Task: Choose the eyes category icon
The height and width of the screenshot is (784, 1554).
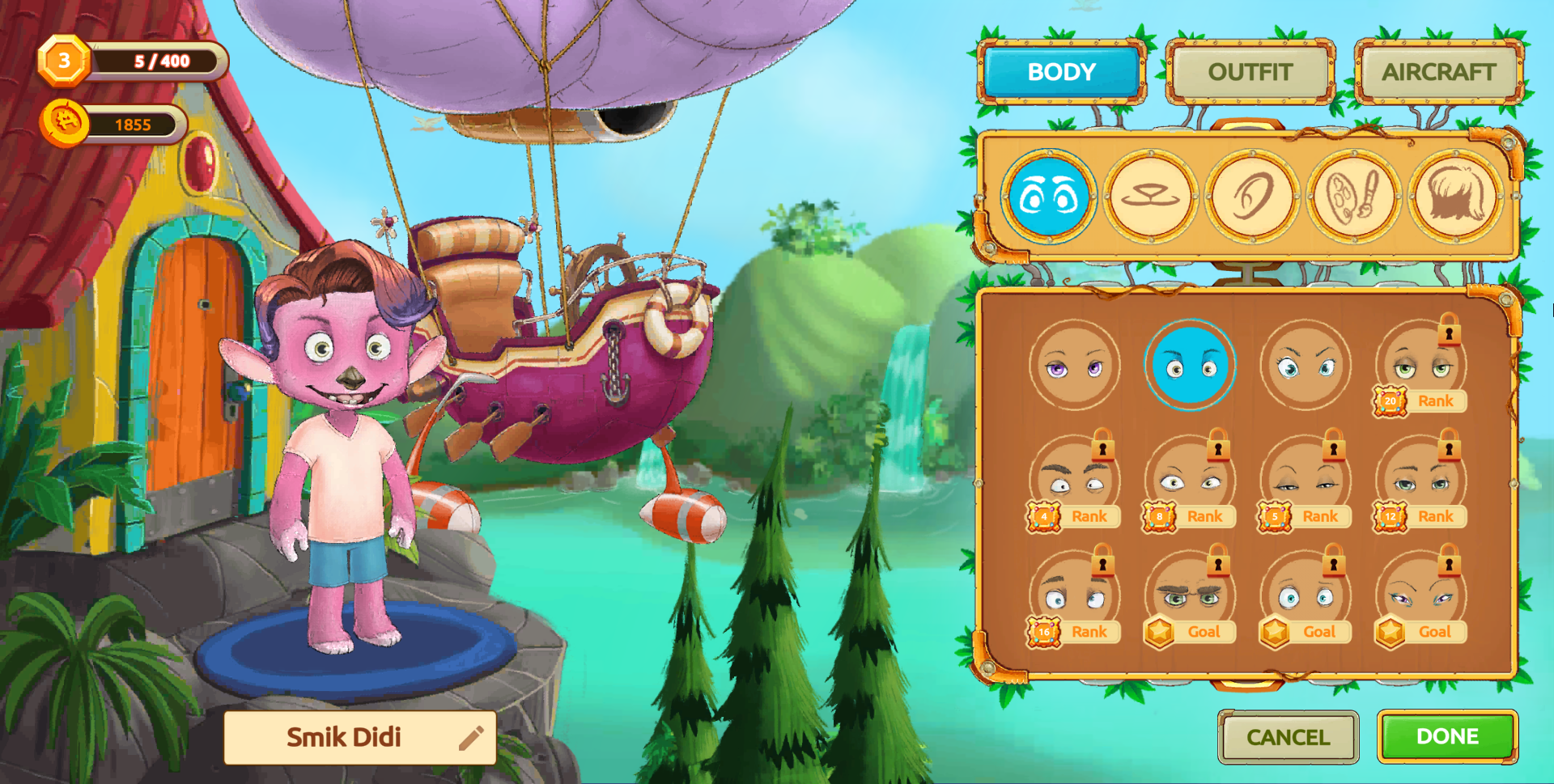Action: coord(1049,197)
